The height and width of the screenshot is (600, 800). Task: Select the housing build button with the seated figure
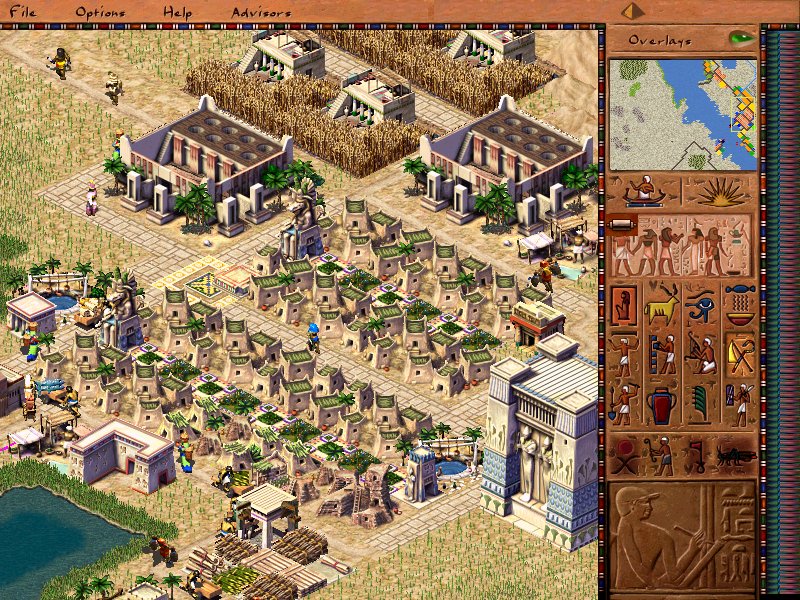pos(624,304)
